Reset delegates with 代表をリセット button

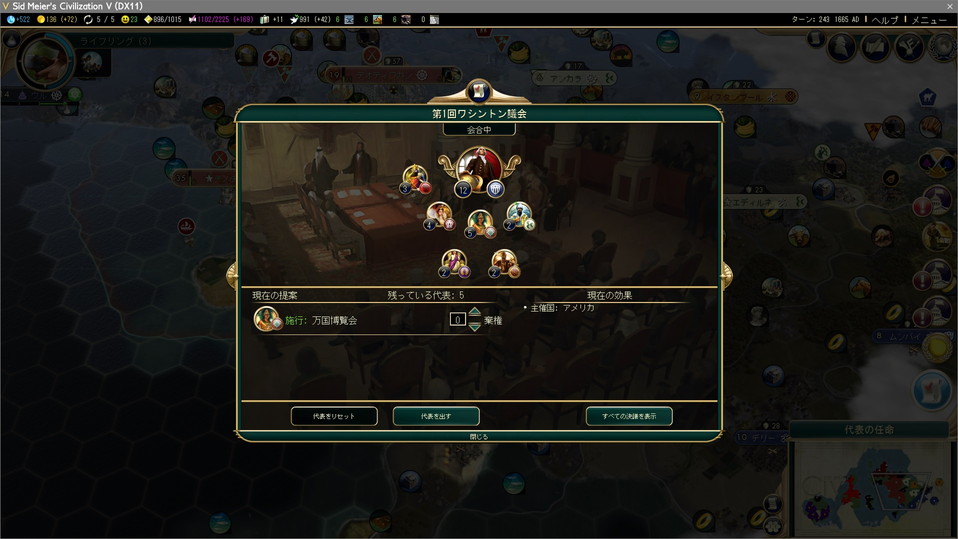point(334,416)
